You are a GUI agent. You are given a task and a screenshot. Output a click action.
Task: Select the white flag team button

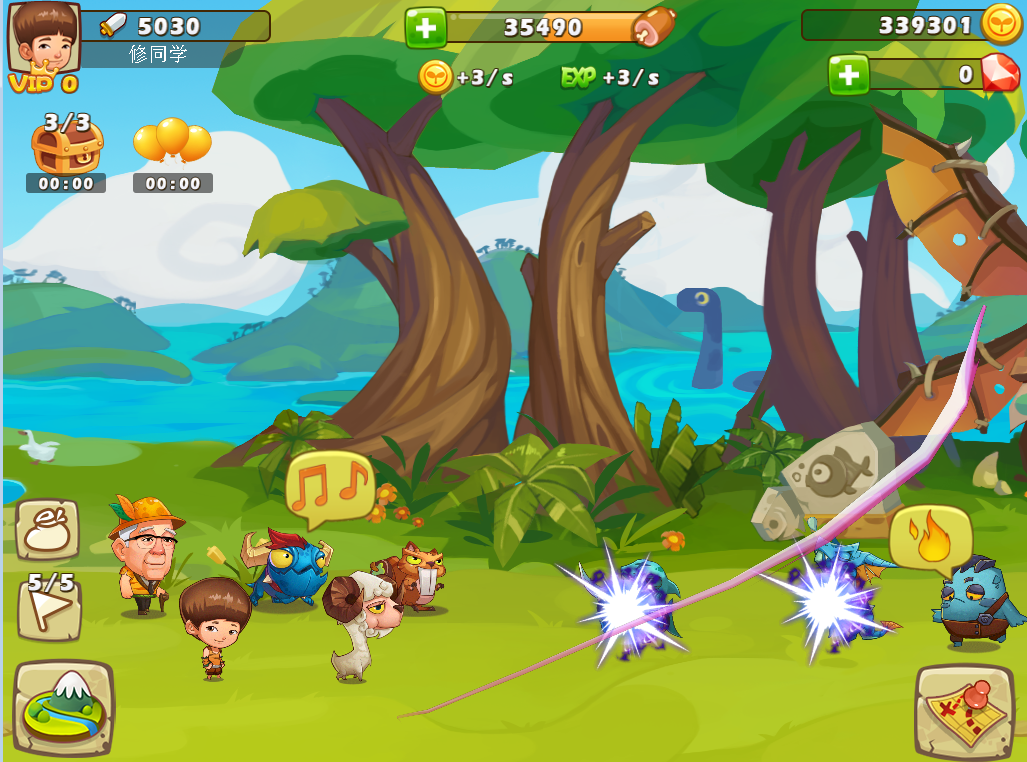50,608
